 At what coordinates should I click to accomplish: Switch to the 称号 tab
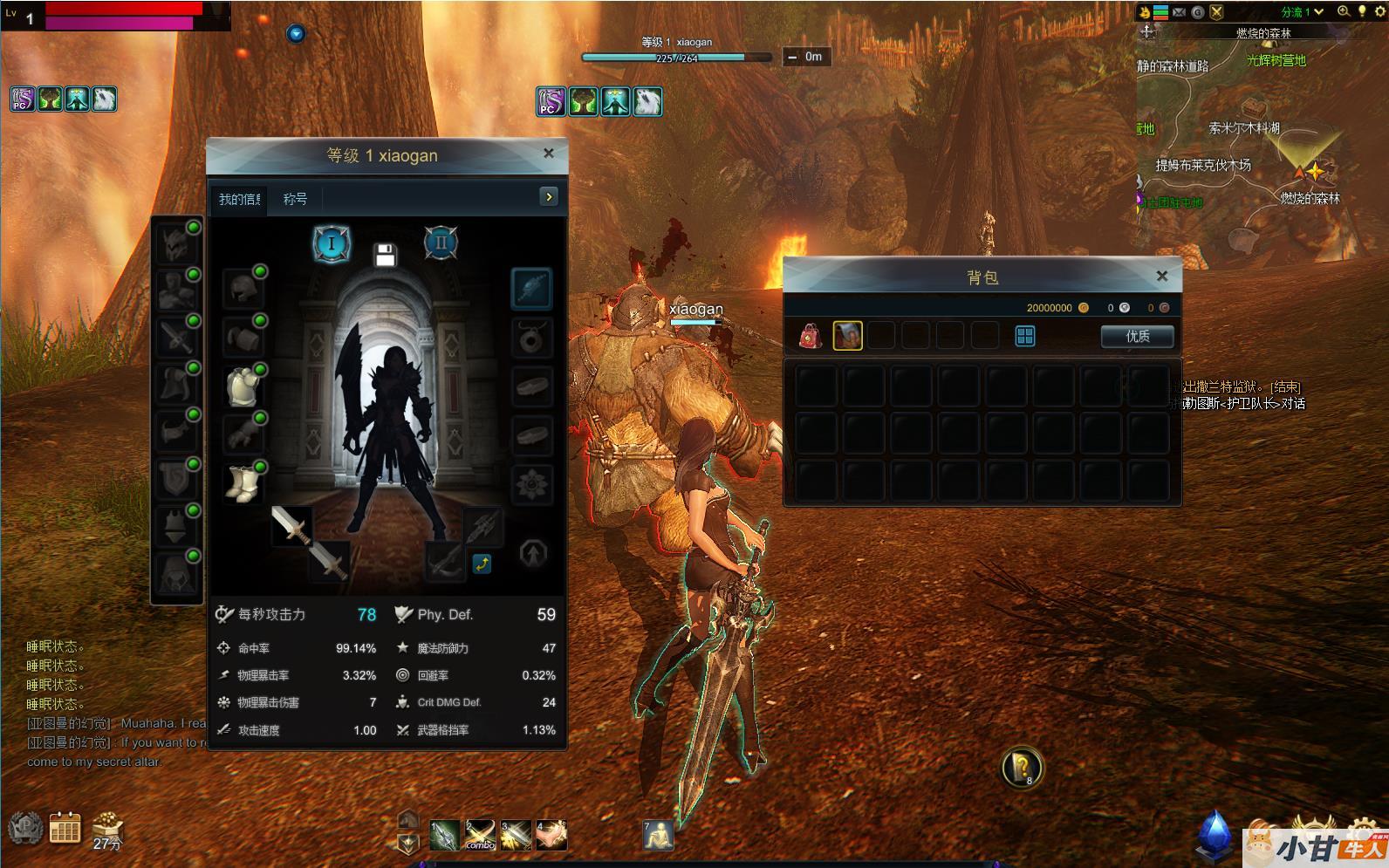295,199
